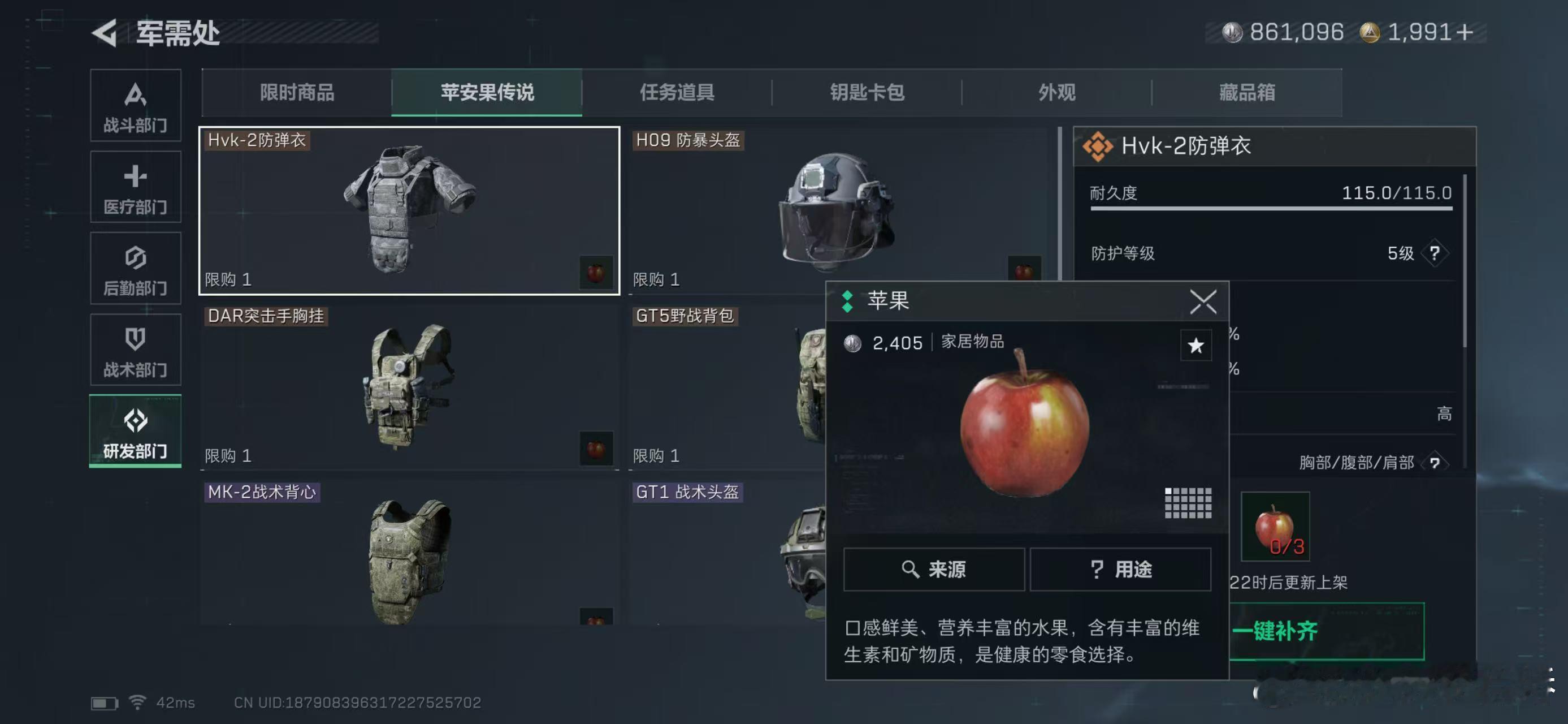Toggle the star favorite on the 苹果 popup
This screenshot has width=1568, height=724.
1195,346
